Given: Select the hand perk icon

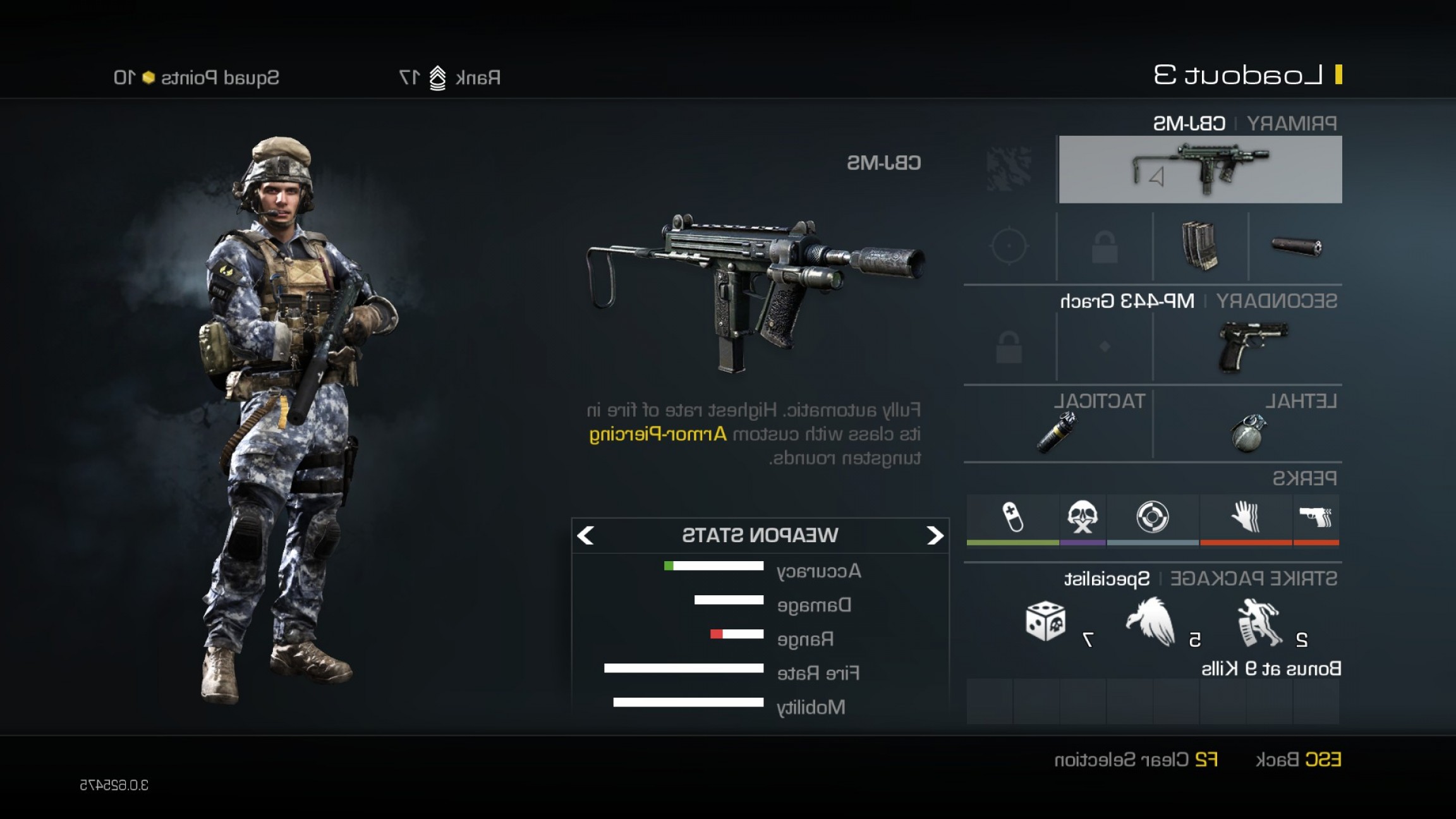Looking at the screenshot, I should [x=1246, y=517].
